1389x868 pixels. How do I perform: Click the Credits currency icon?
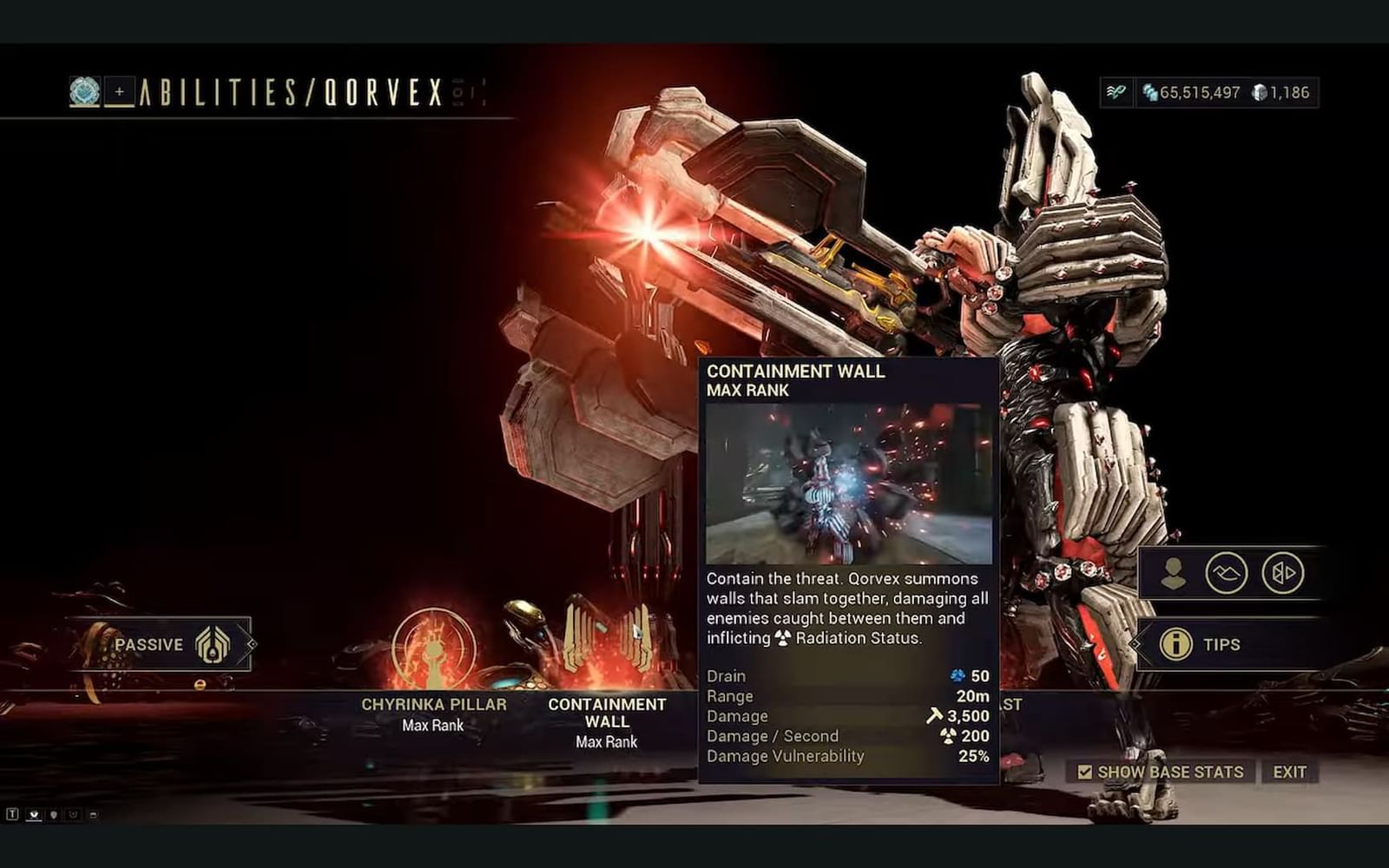pos(1149,94)
